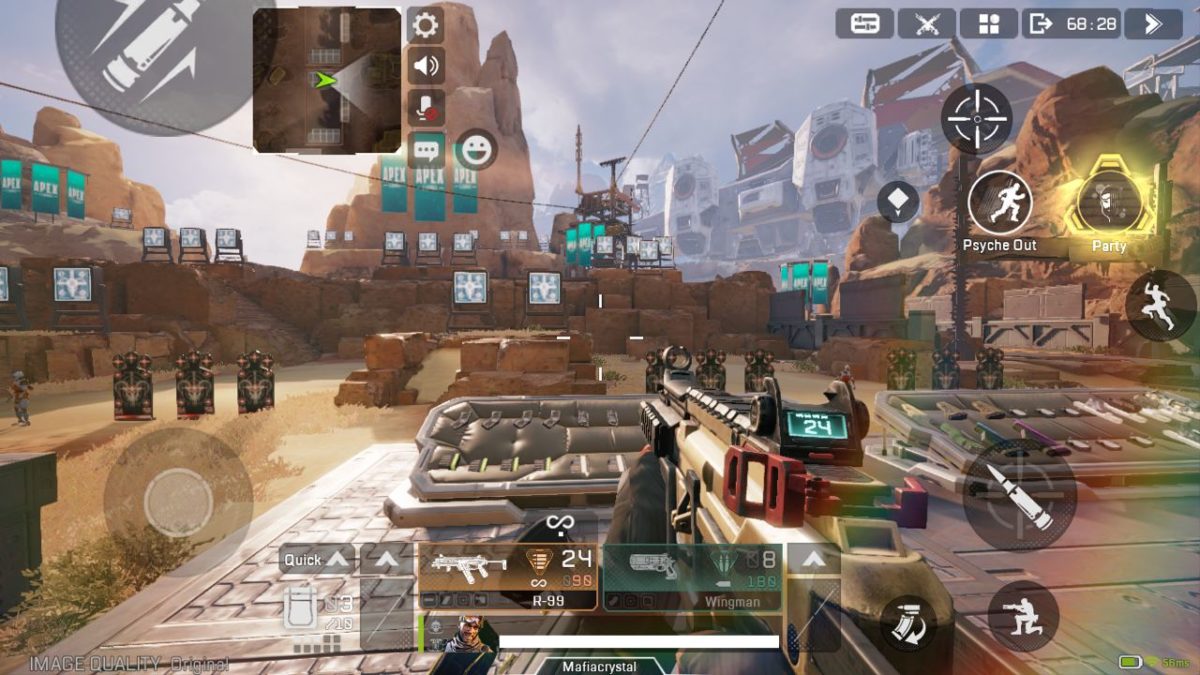Toggle the microphone button
Viewport: 1200px width, 675px height.
[425, 107]
